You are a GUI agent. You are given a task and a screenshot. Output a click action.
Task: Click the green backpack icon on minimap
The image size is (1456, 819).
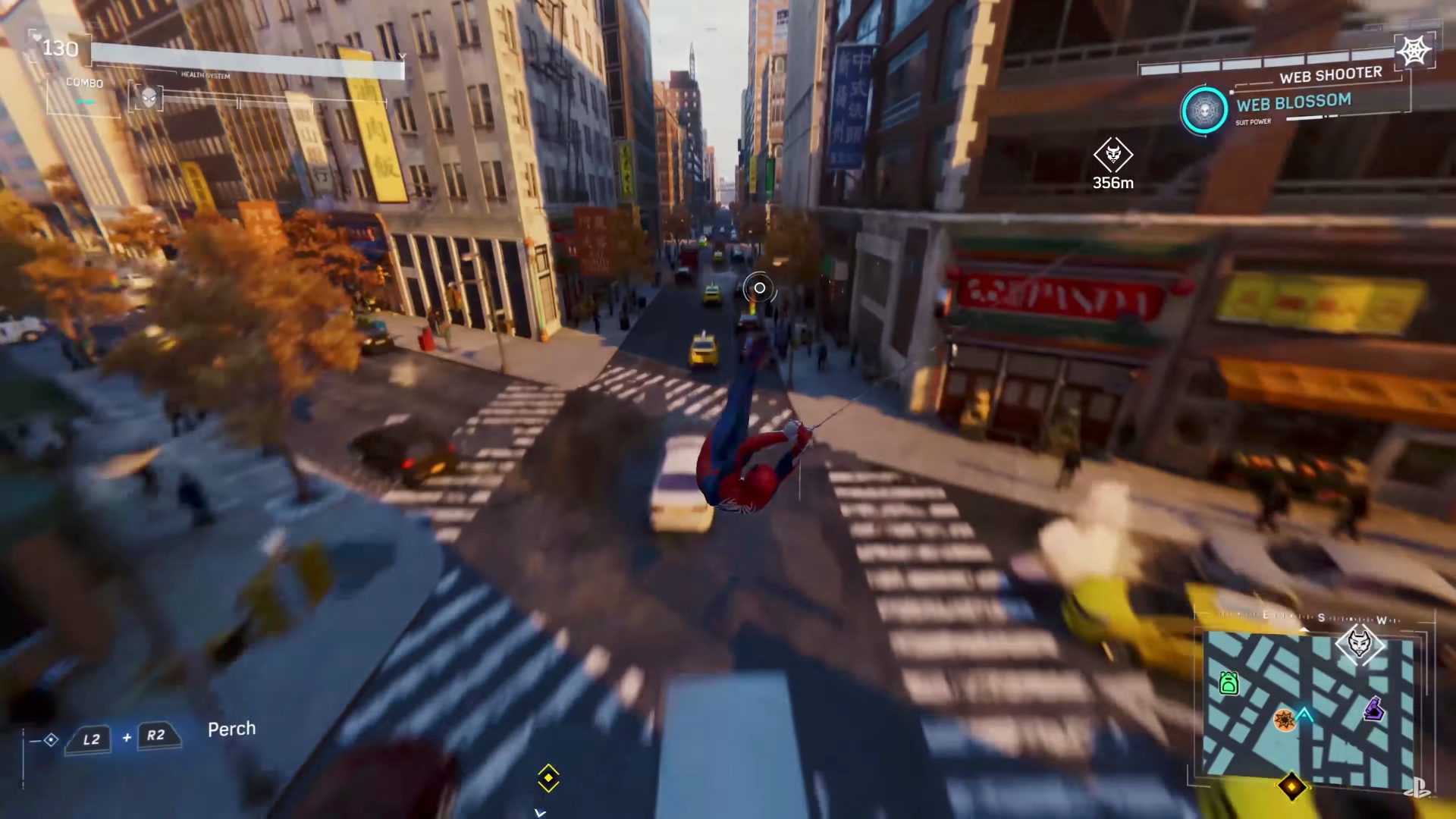1229,682
